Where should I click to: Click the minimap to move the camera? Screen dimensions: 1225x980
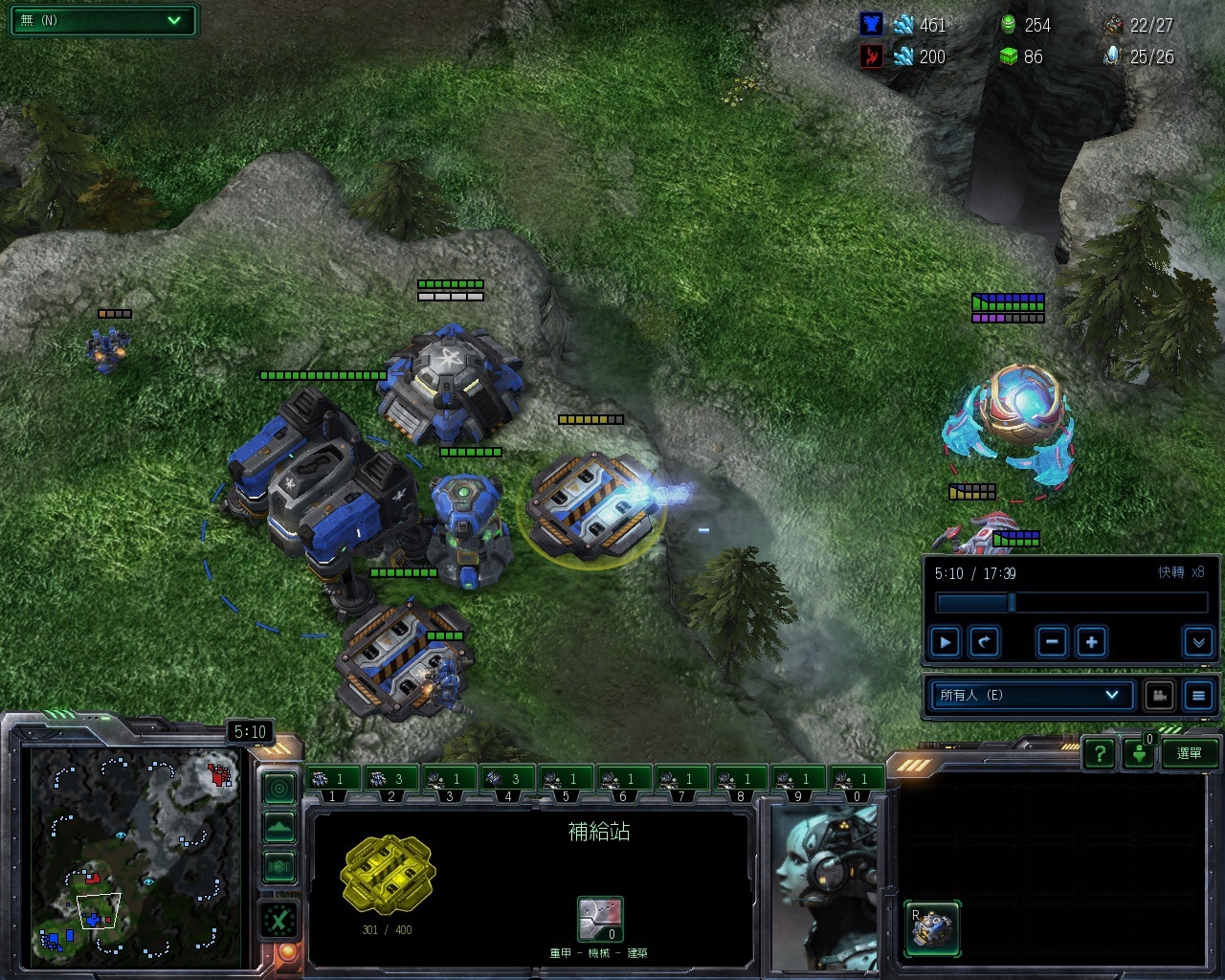coord(134,852)
